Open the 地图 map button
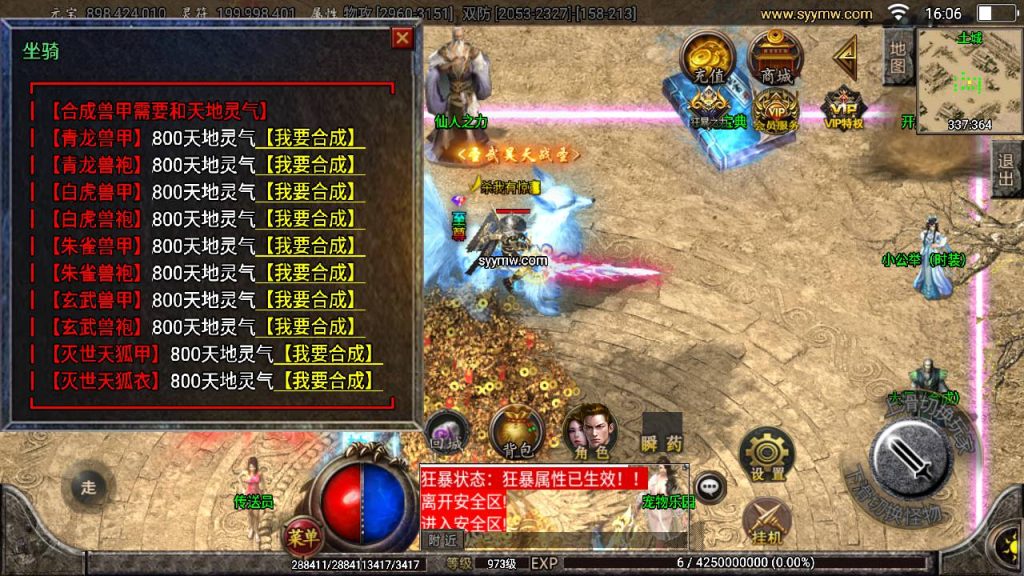The width and height of the screenshot is (1024, 576). 898,57
